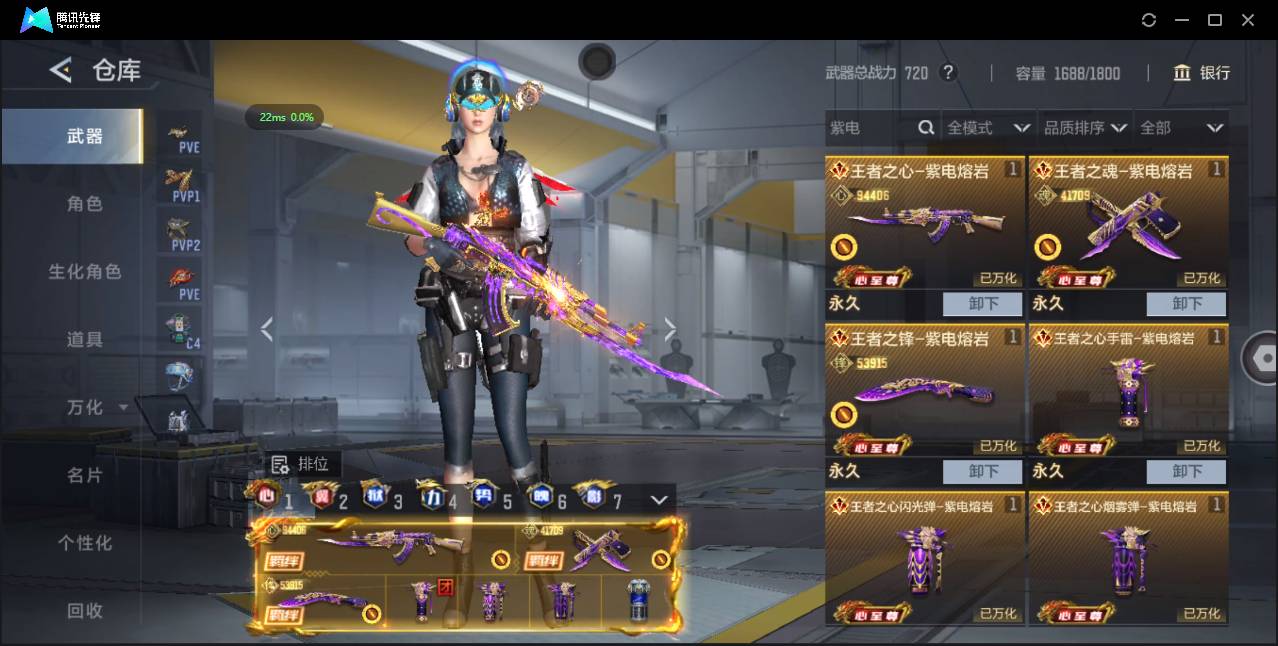
Task: Open the 回收 section
Action: click(85, 610)
